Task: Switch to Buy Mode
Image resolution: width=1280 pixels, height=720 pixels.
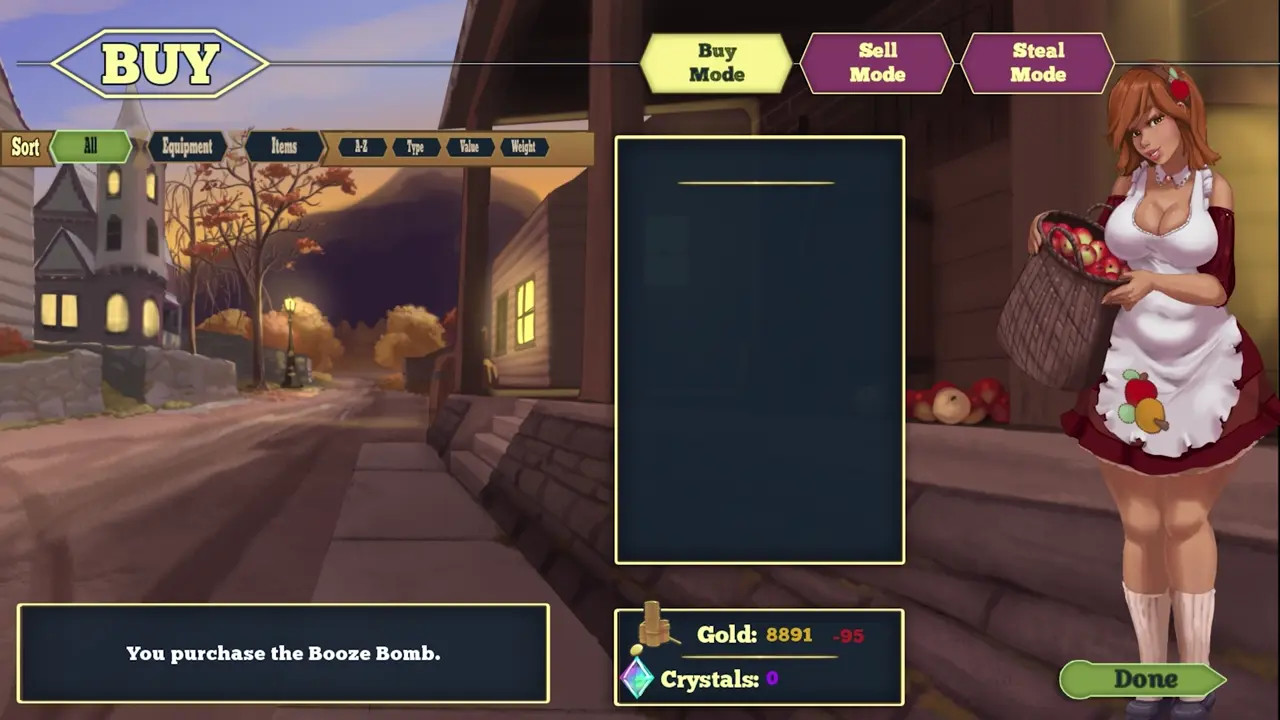Action: click(x=716, y=63)
